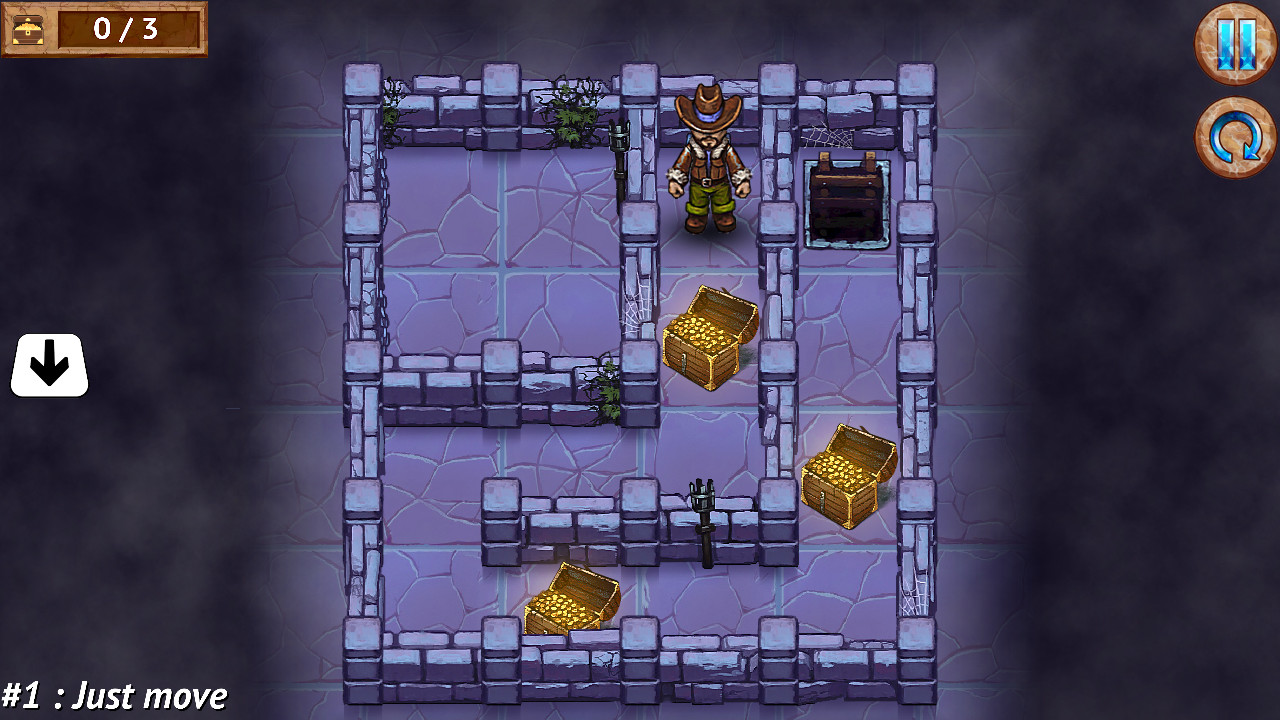Open the pause menu via the pause button
1280x720 pixels.
pyautogui.click(x=1234, y=44)
